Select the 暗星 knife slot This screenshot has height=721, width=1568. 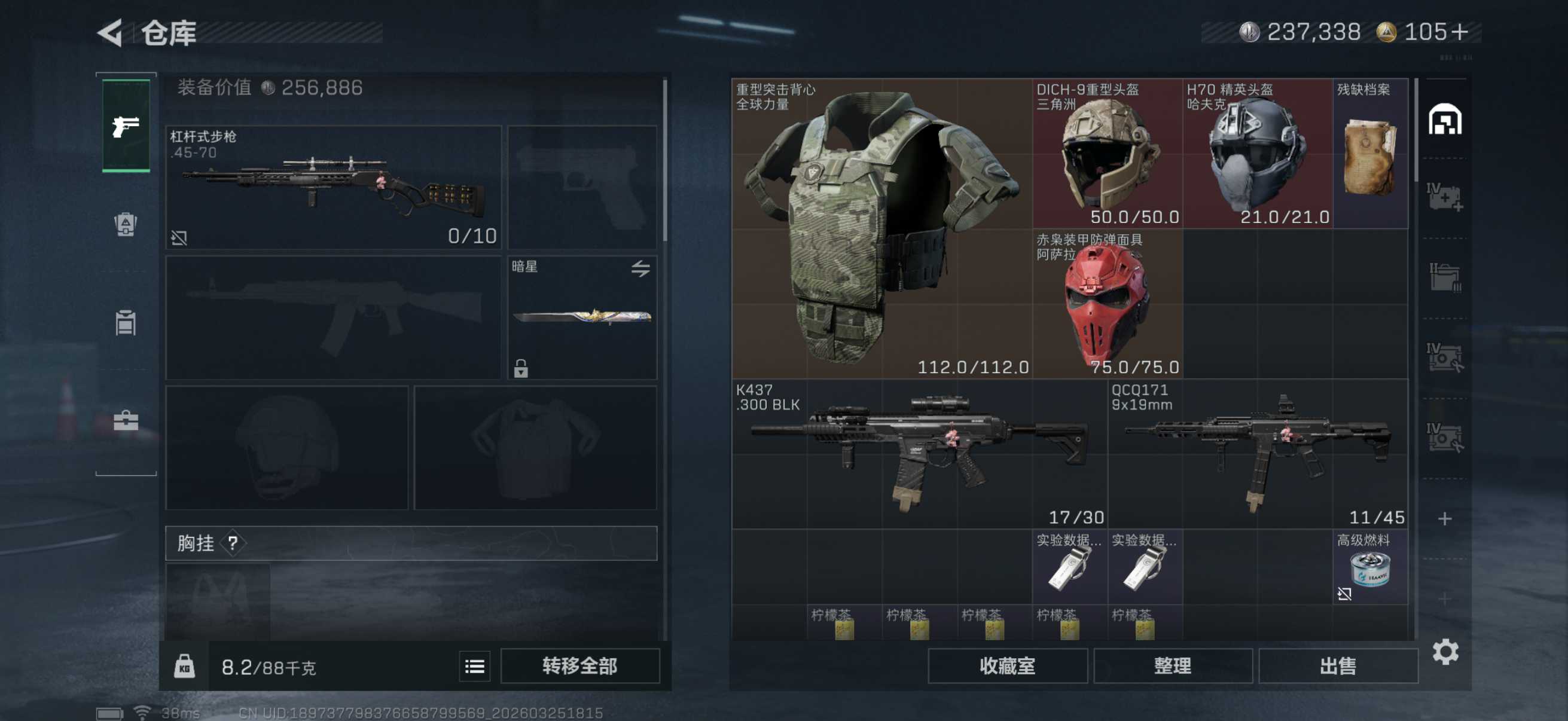click(x=582, y=317)
